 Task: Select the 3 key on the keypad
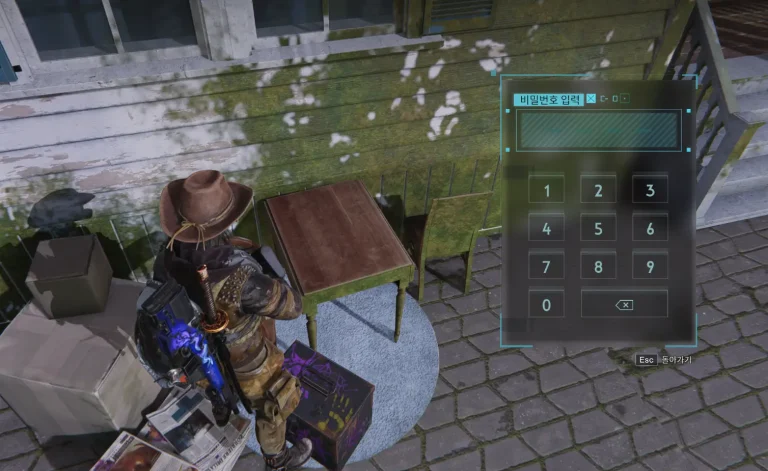(650, 190)
